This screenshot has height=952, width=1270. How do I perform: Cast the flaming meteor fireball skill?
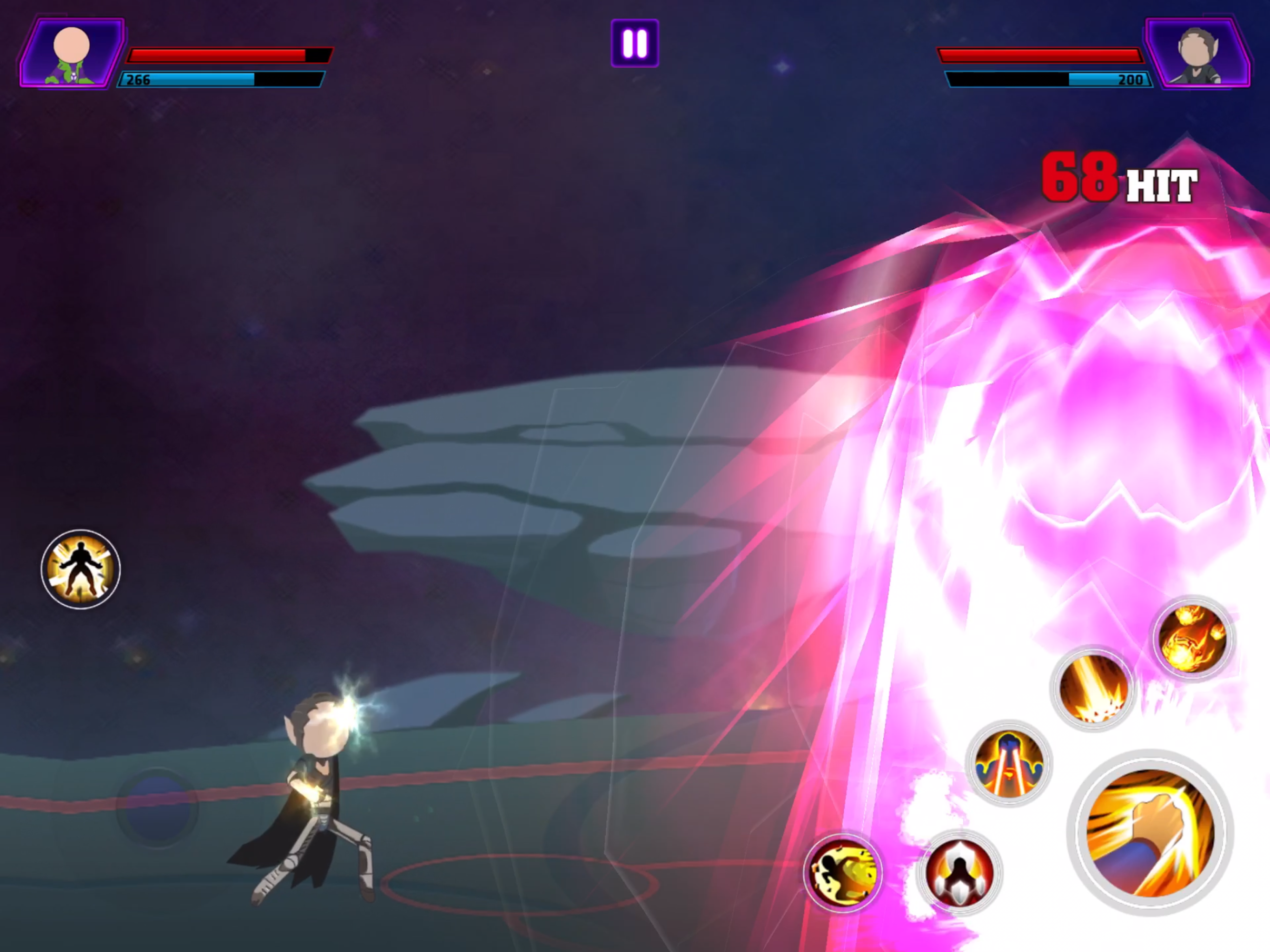[x=1192, y=637]
